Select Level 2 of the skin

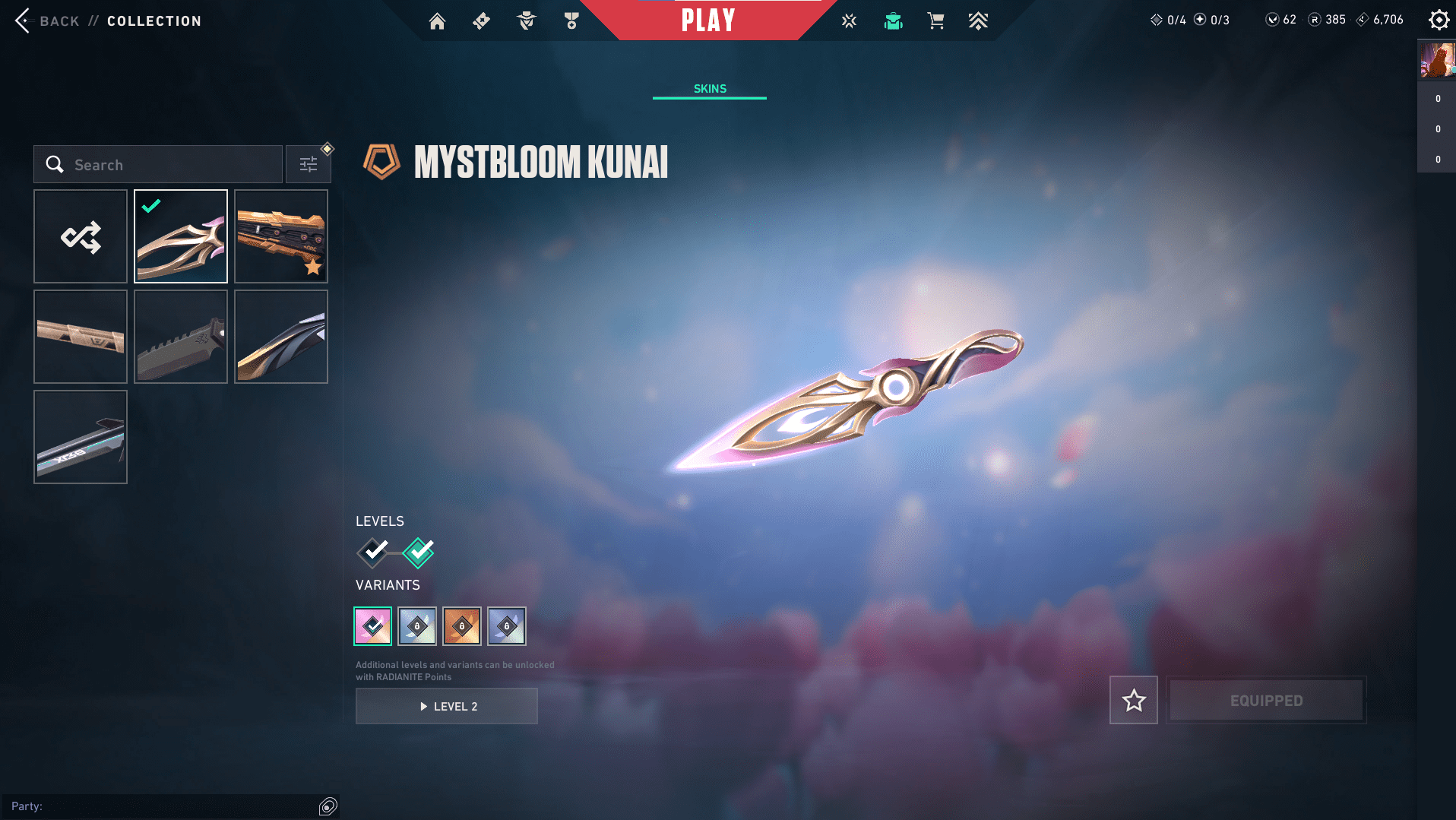pos(417,552)
